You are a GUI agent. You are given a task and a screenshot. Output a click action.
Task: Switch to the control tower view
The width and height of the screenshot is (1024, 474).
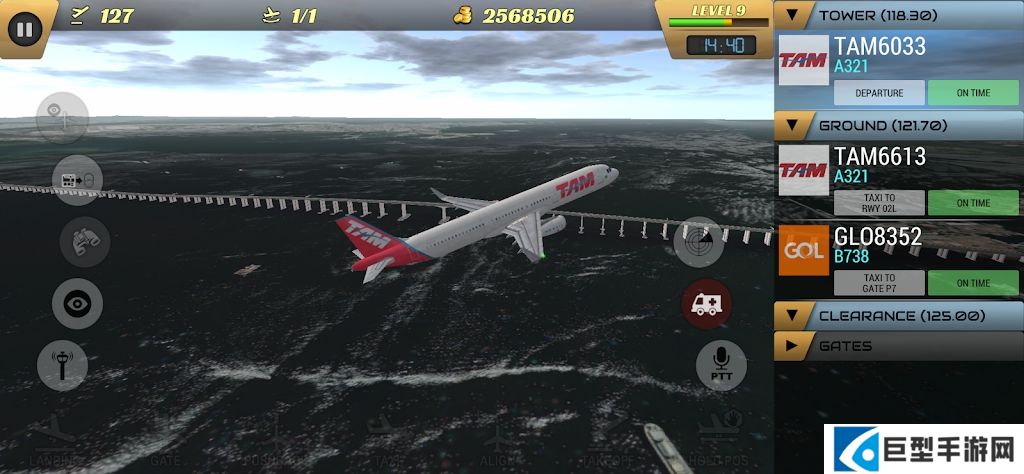point(62,365)
